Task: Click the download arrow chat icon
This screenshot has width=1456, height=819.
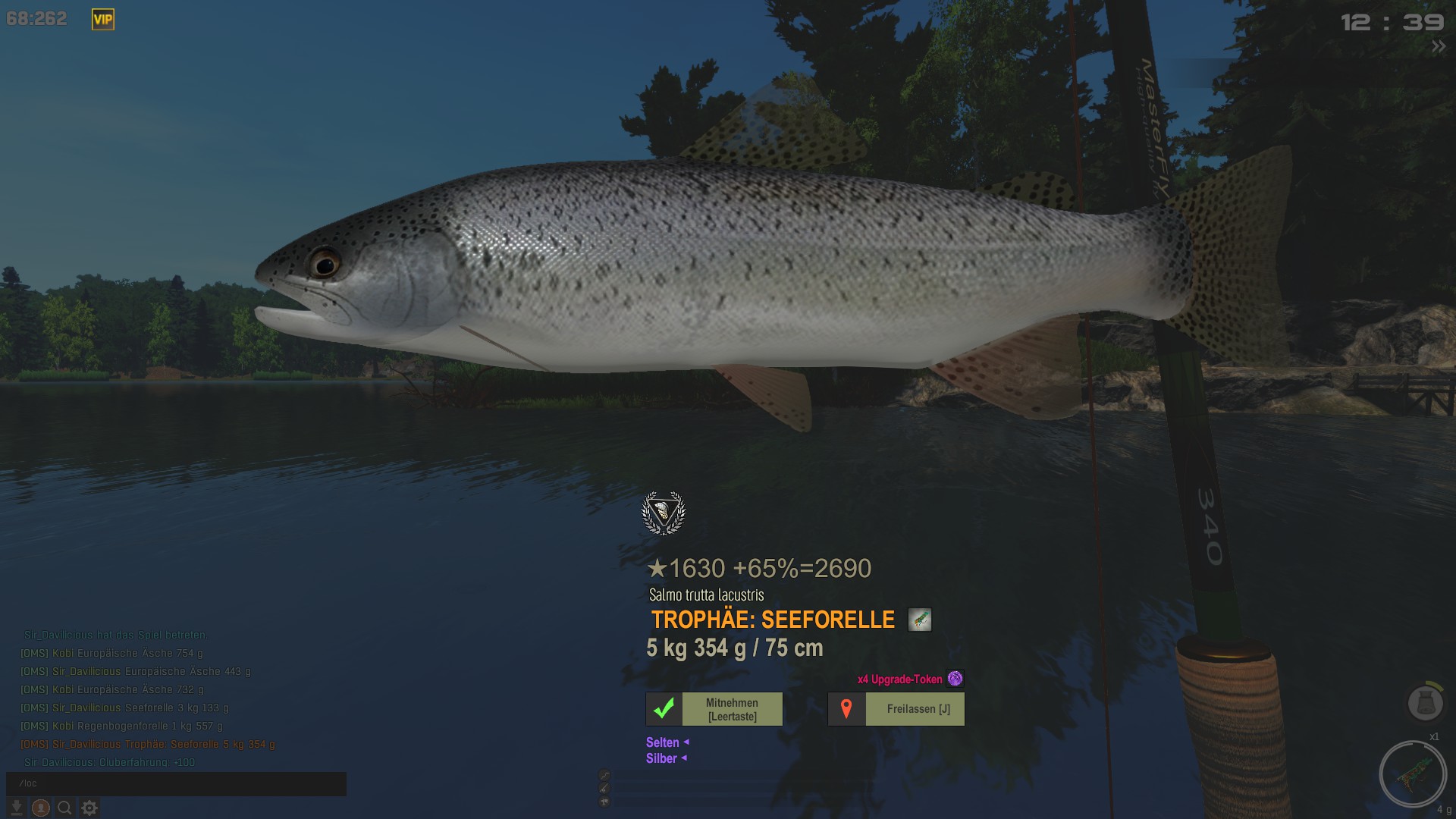Action: (x=16, y=808)
